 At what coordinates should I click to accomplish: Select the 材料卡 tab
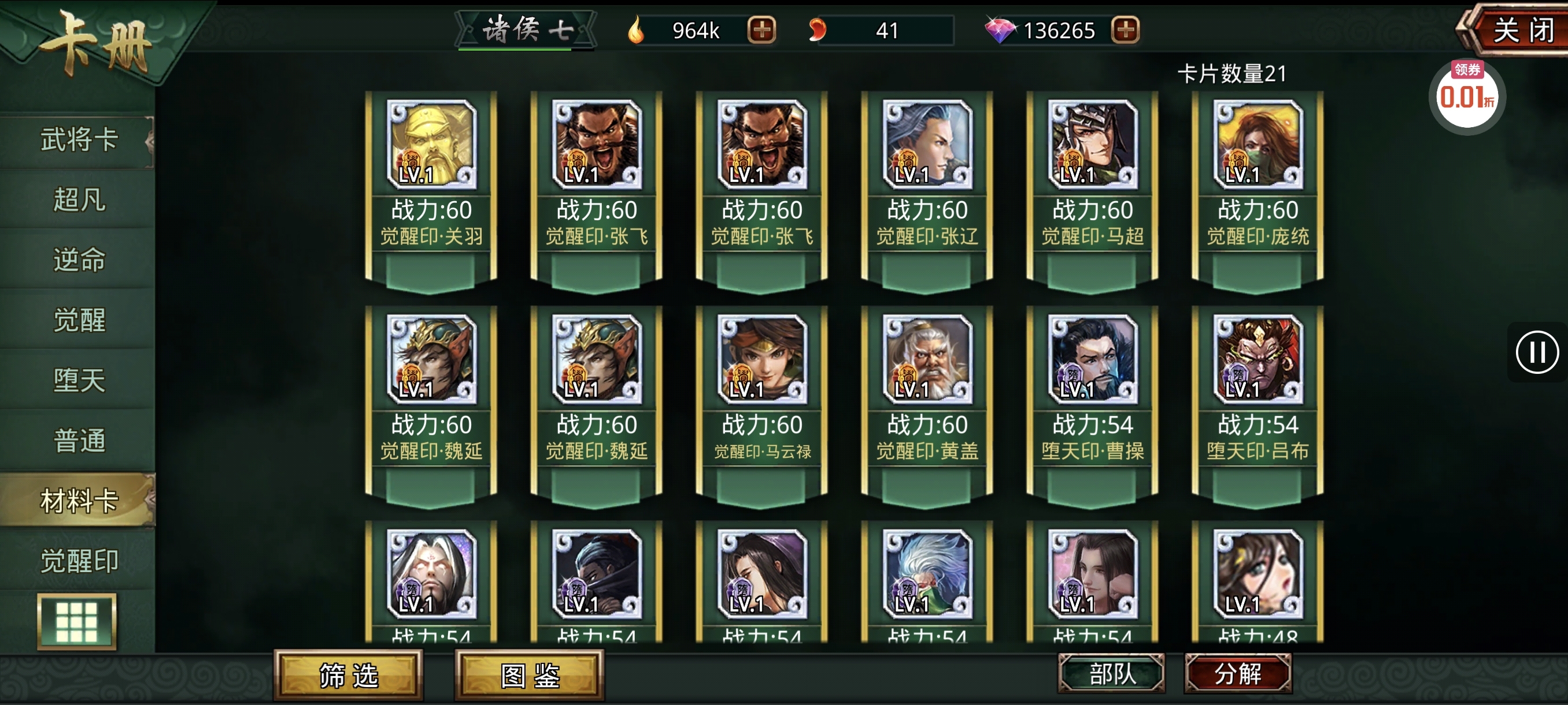[79, 500]
